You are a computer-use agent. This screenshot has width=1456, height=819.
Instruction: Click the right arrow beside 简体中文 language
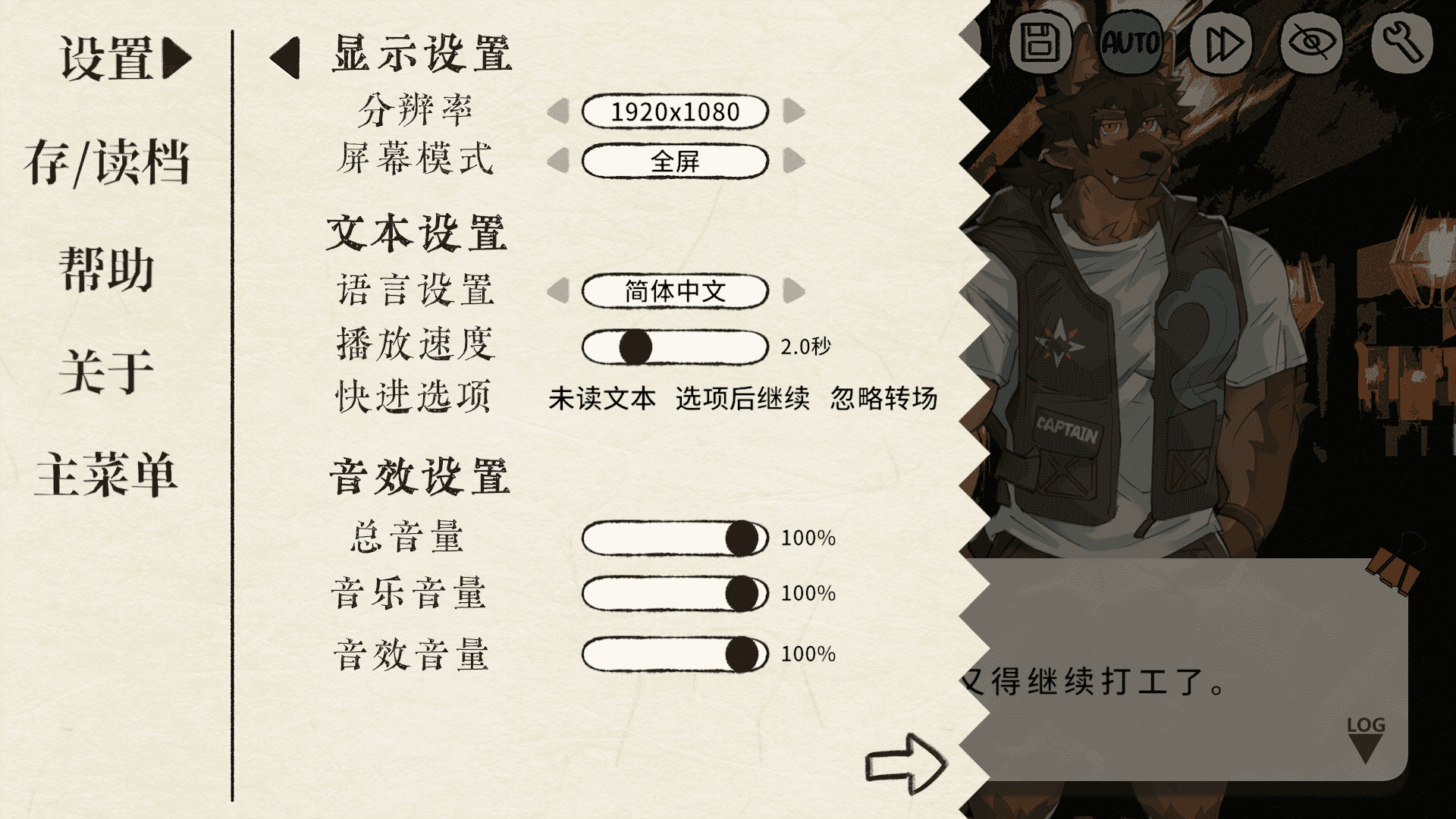pyautogui.click(x=795, y=290)
